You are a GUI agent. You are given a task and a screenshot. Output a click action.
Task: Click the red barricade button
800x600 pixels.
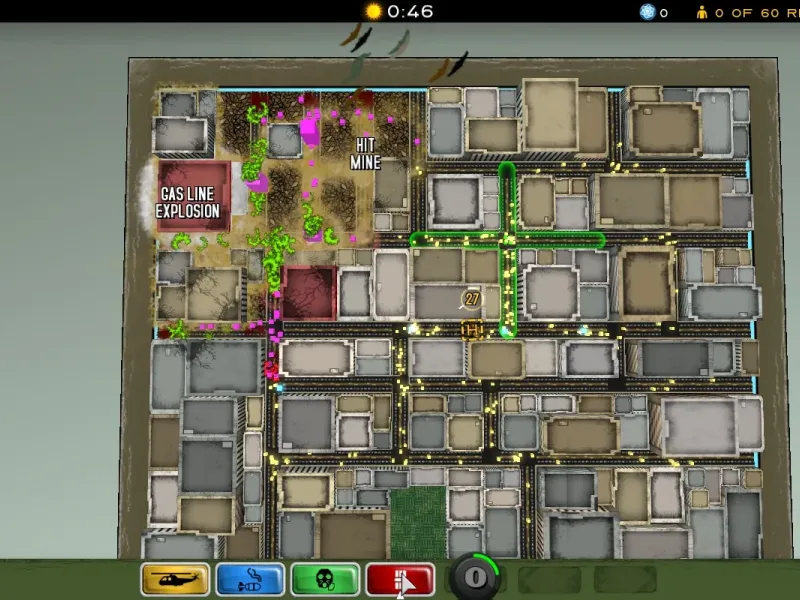(400, 579)
